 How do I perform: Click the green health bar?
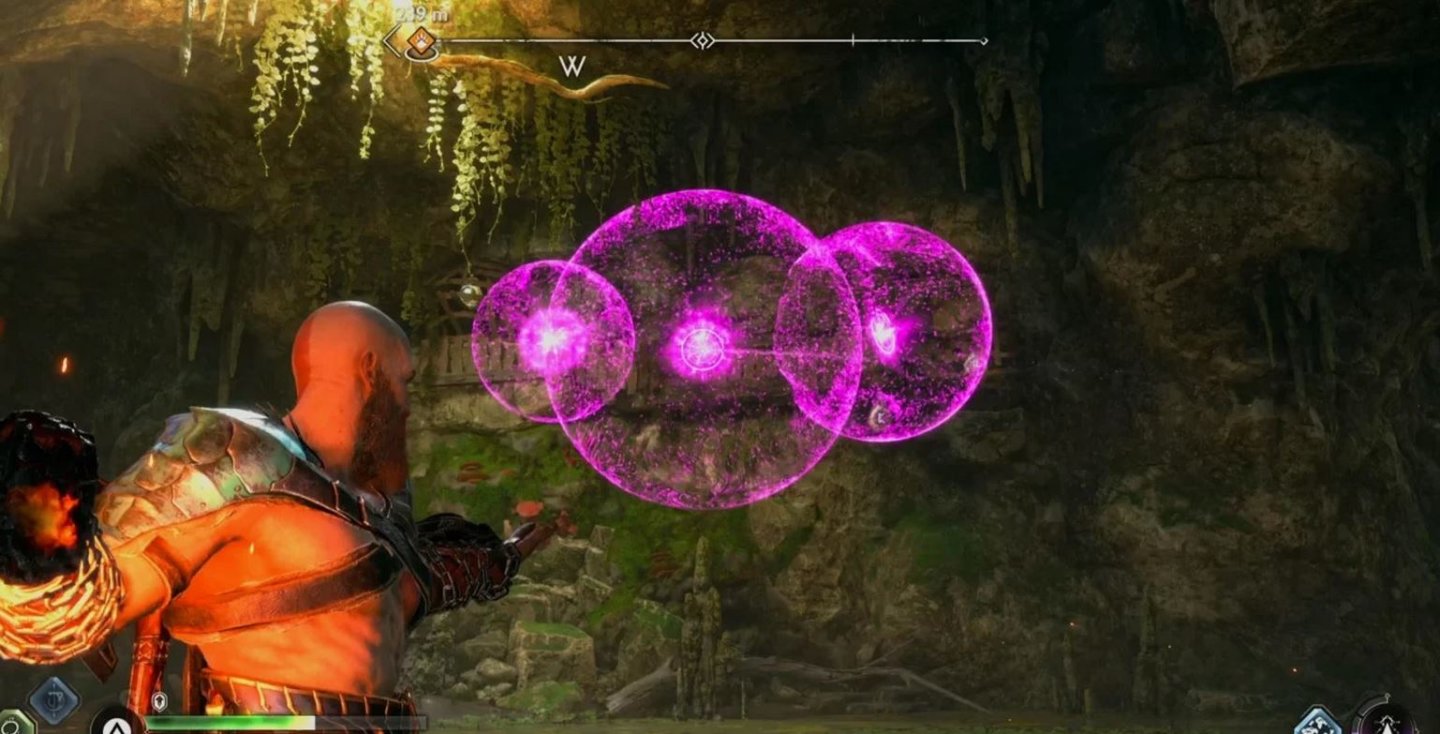tap(230, 721)
